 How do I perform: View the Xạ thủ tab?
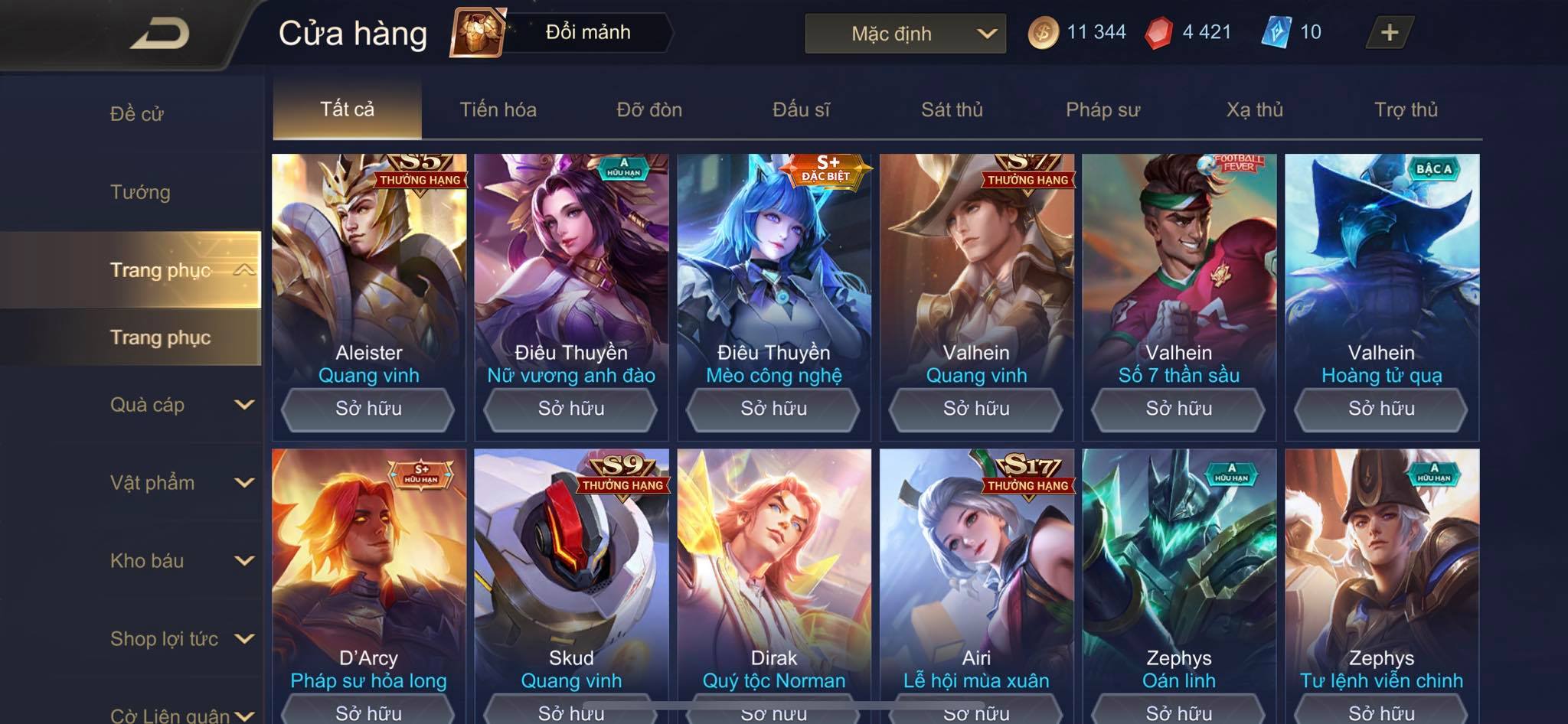coord(1254,109)
